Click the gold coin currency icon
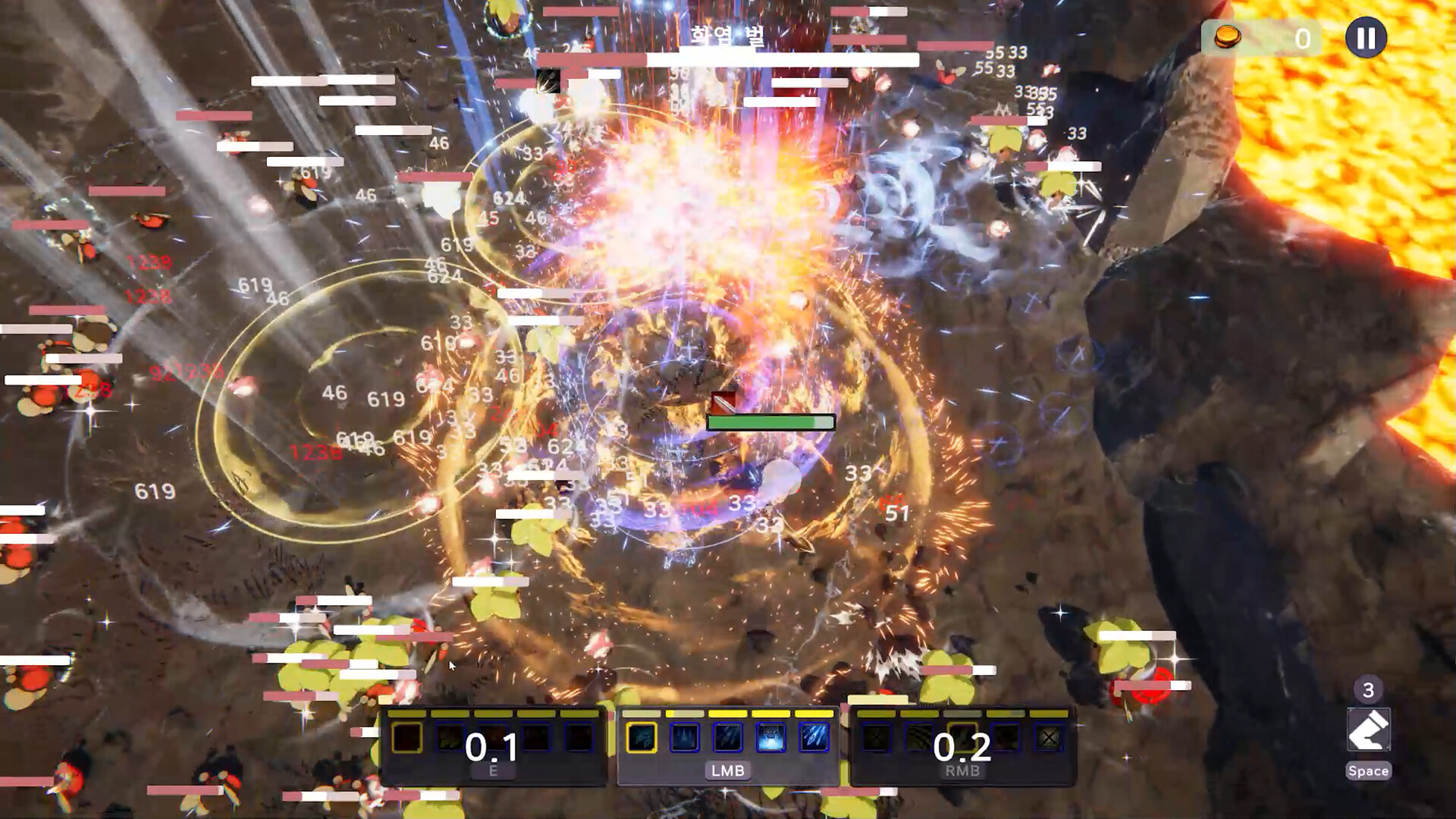Viewport: 1456px width, 819px height. coord(1227,37)
